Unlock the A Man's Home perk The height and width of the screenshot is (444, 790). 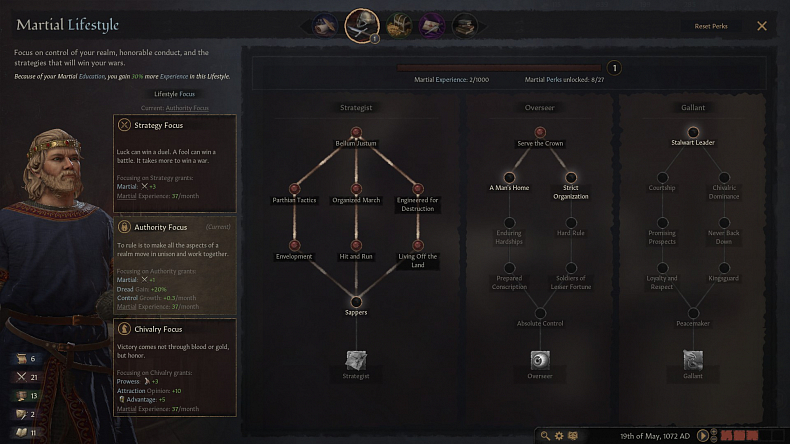[509, 177]
